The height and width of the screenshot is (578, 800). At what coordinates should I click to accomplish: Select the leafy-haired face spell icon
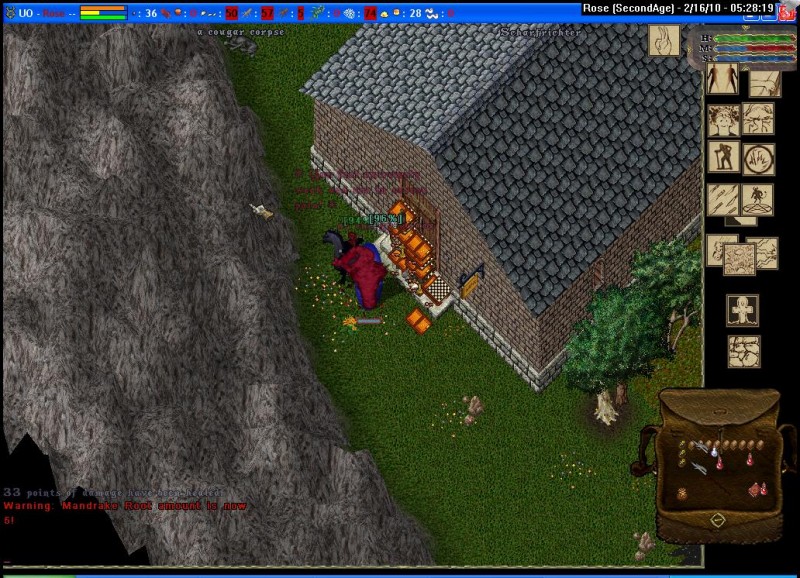(724, 120)
